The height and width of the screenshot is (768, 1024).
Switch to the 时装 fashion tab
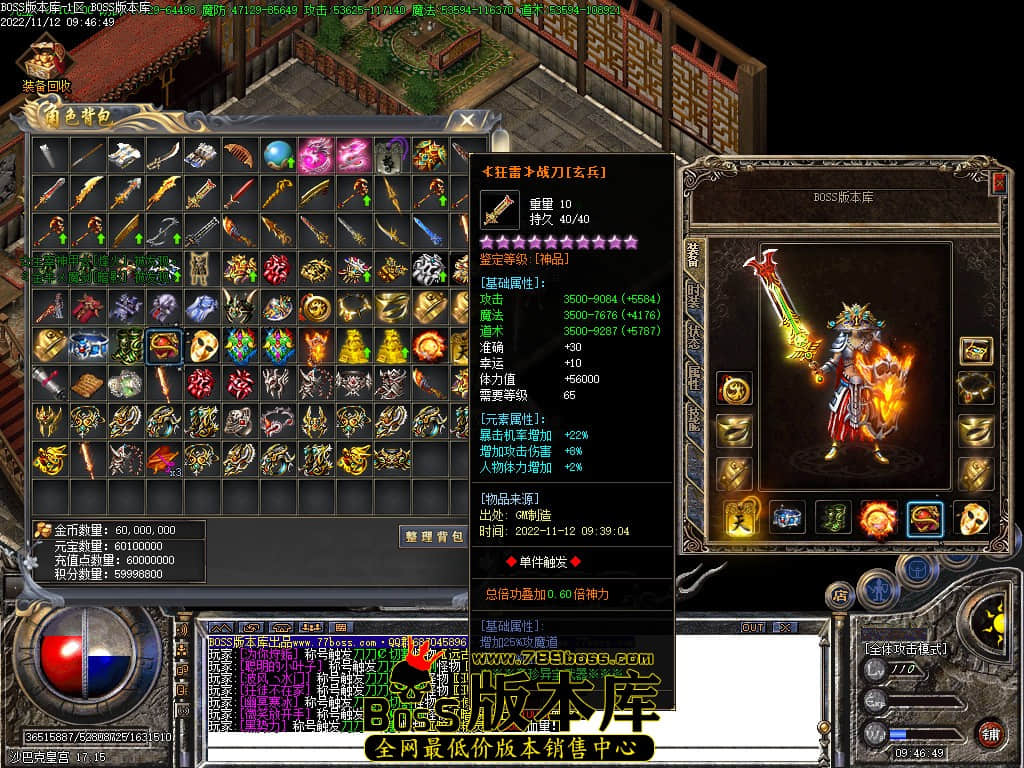point(694,296)
